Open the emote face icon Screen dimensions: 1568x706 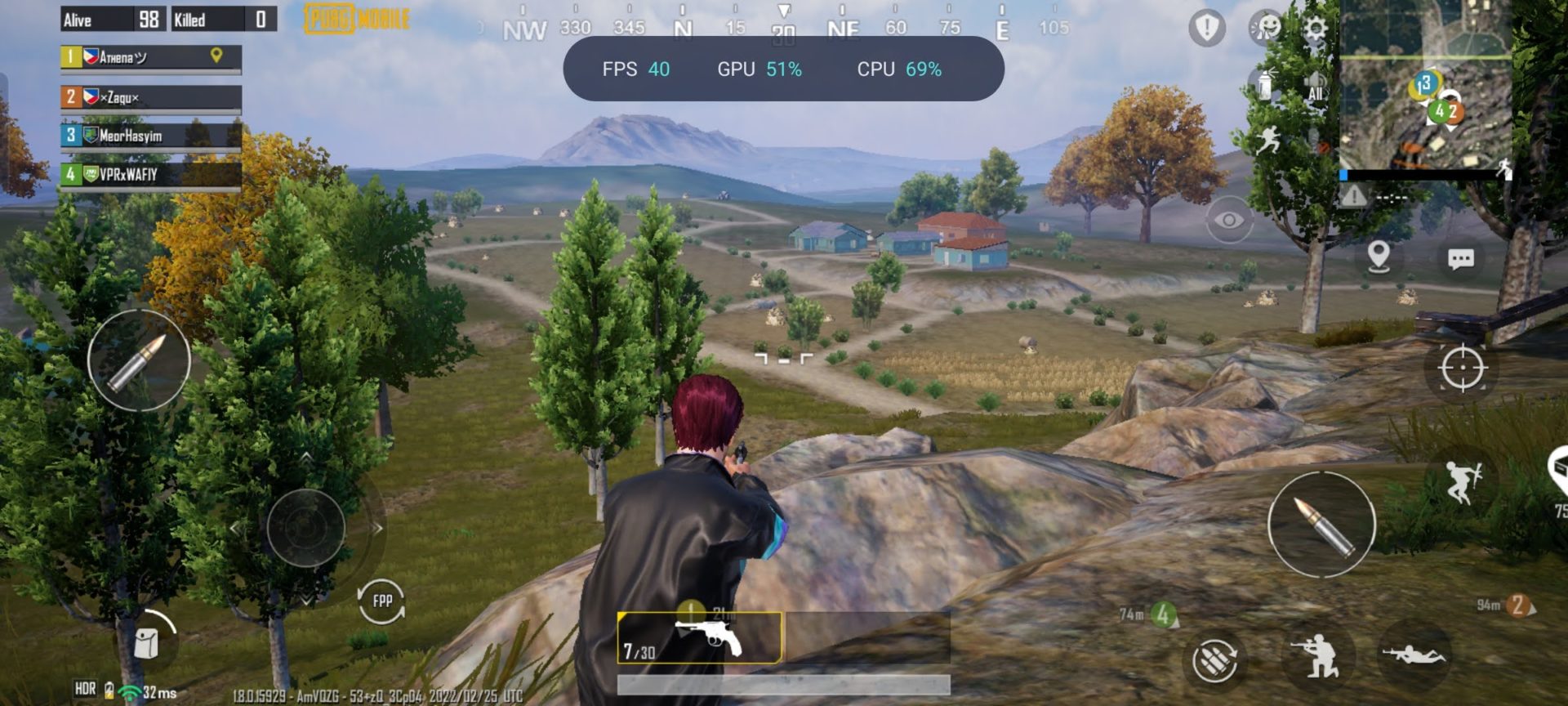click(x=1266, y=29)
